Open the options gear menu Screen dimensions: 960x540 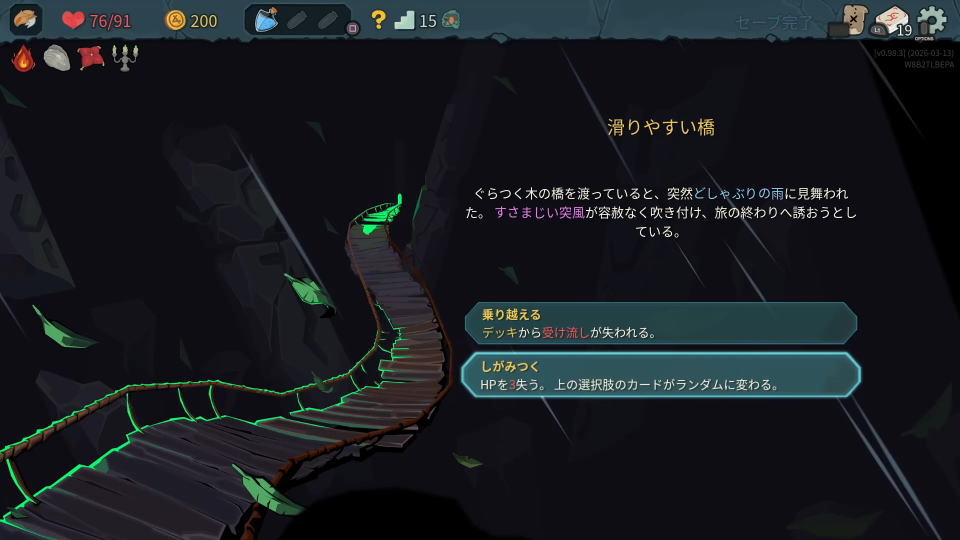coord(931,21)
